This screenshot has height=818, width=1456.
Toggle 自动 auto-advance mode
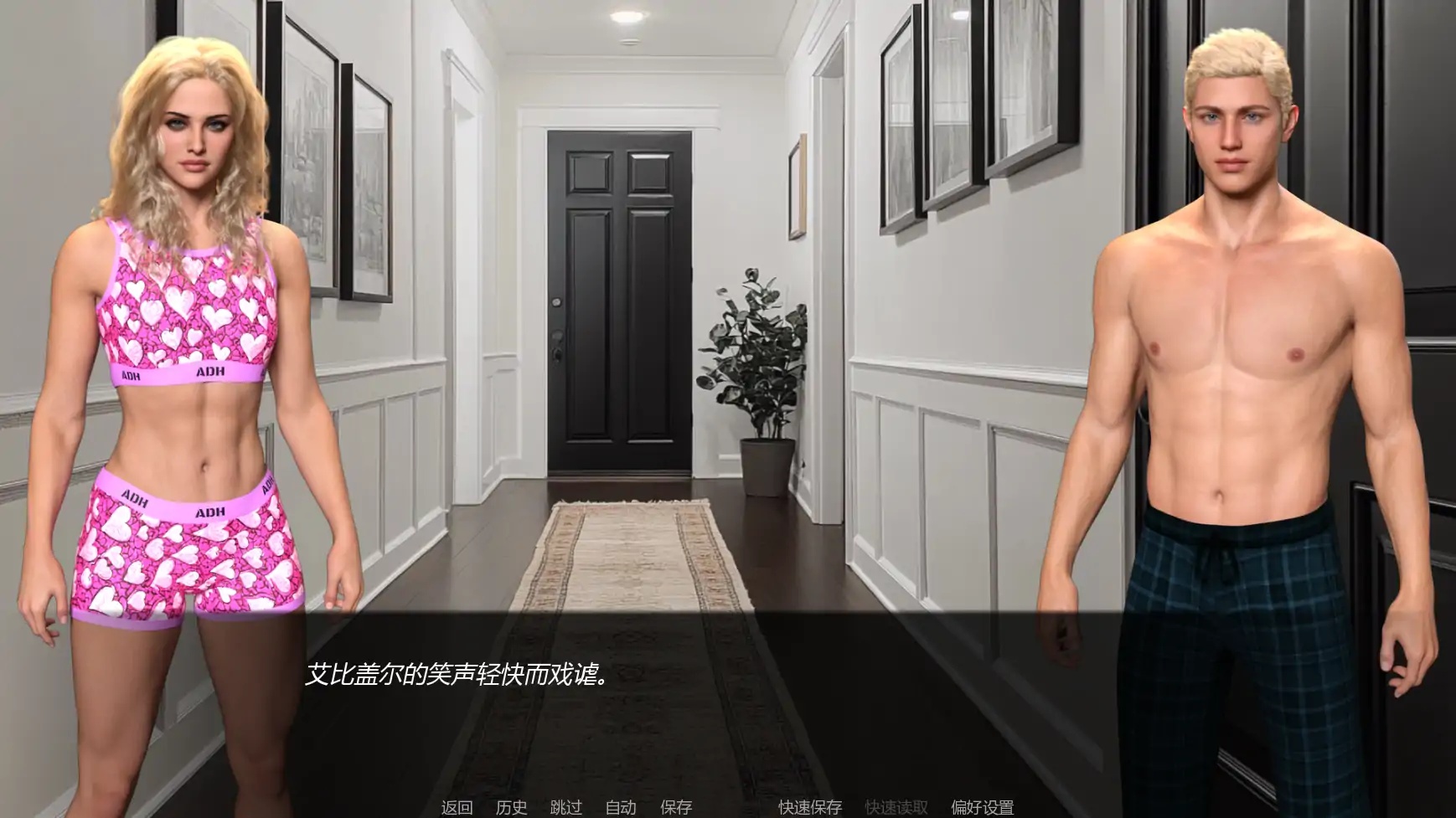pos(620,806)
